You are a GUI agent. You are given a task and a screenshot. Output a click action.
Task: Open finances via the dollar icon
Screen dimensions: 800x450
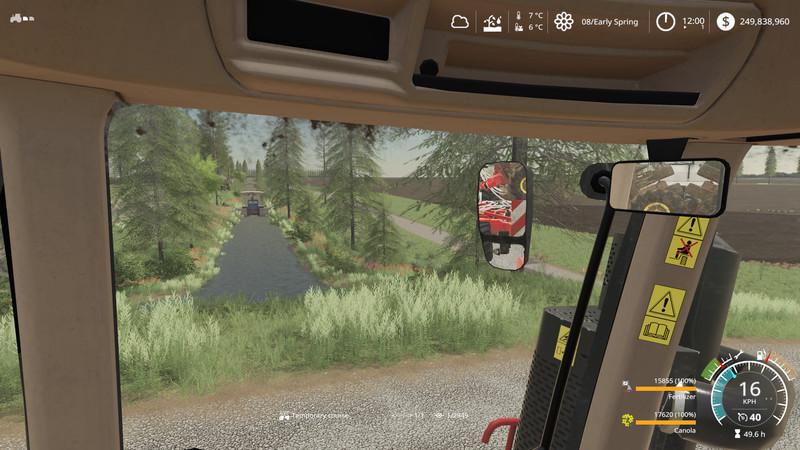(725, 21)
